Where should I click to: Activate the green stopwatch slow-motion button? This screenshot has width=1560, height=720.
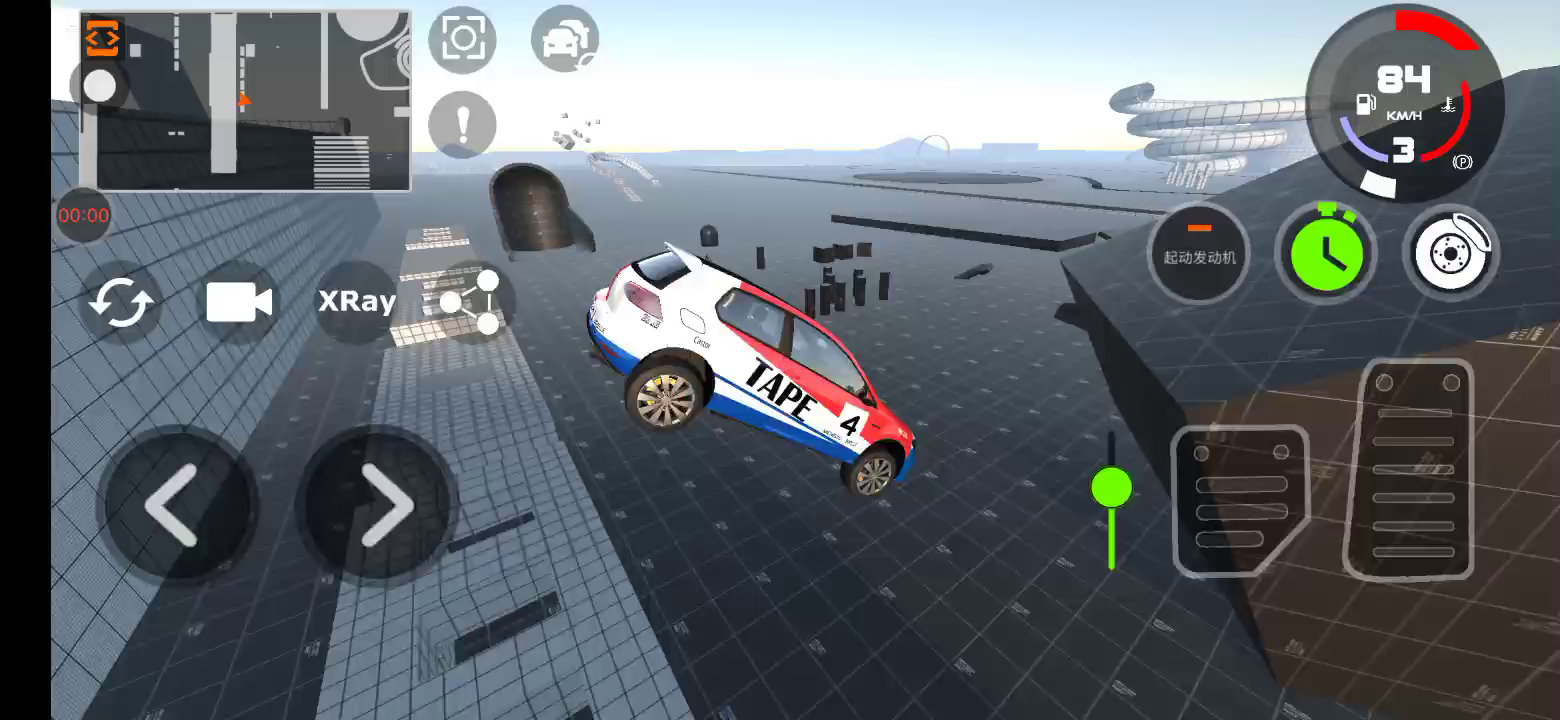pyautogui.click(x=1326, y=253)
